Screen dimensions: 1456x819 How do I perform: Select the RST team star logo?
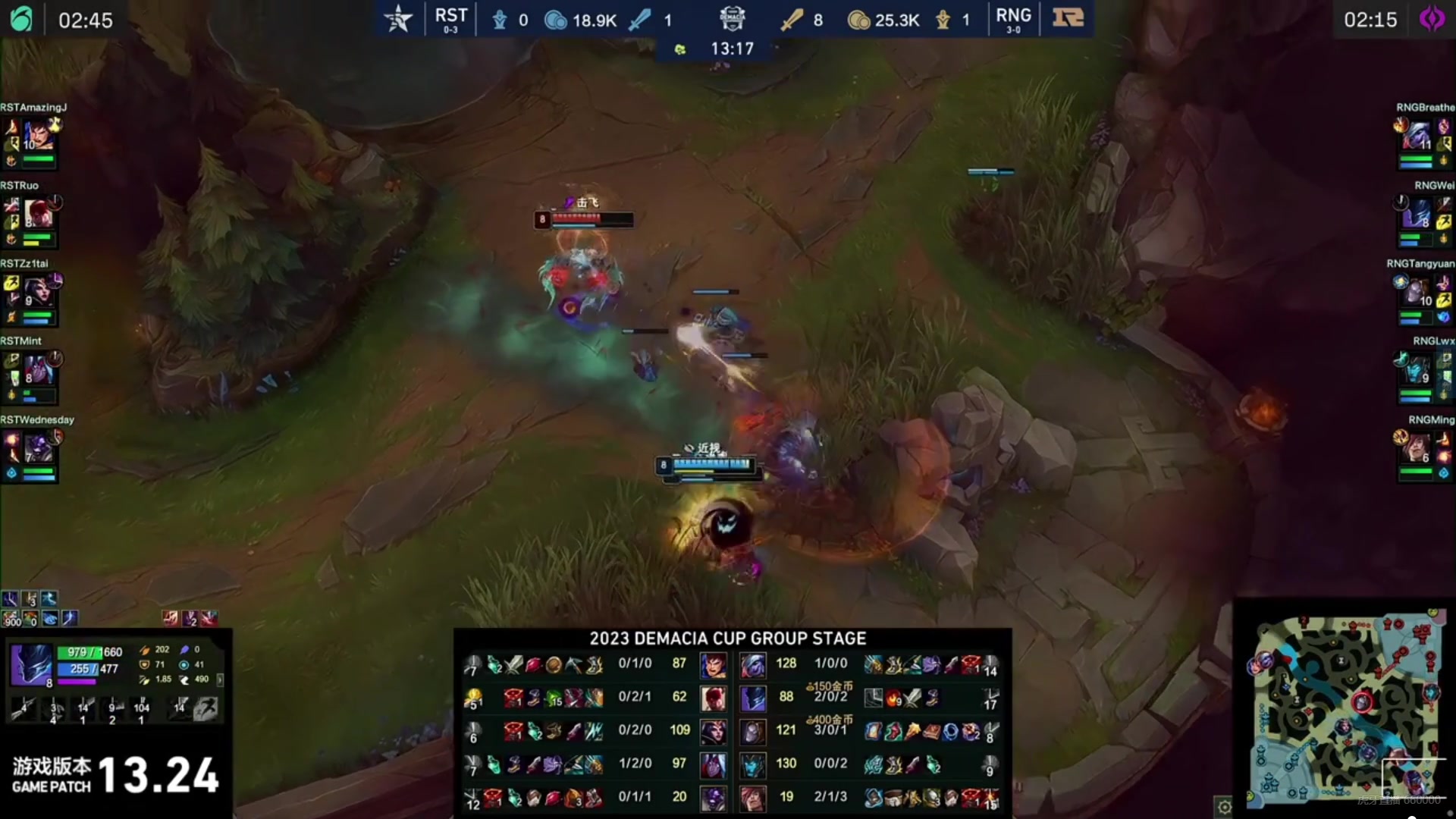[x=398, y=19]
